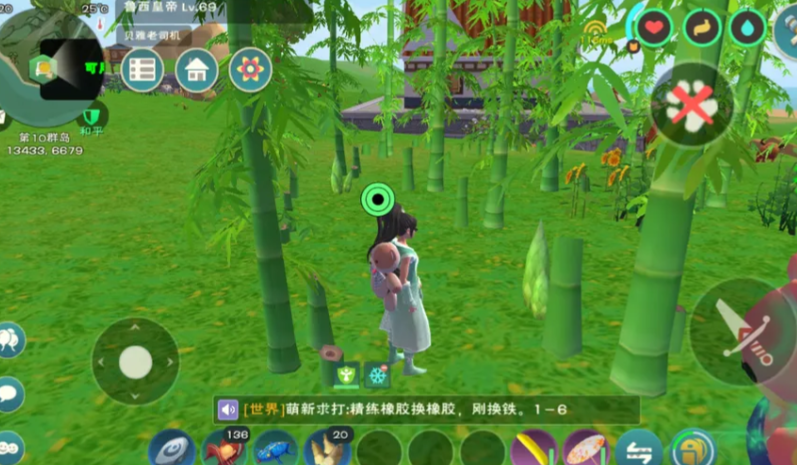Tap the house icon button

(197, 70)
